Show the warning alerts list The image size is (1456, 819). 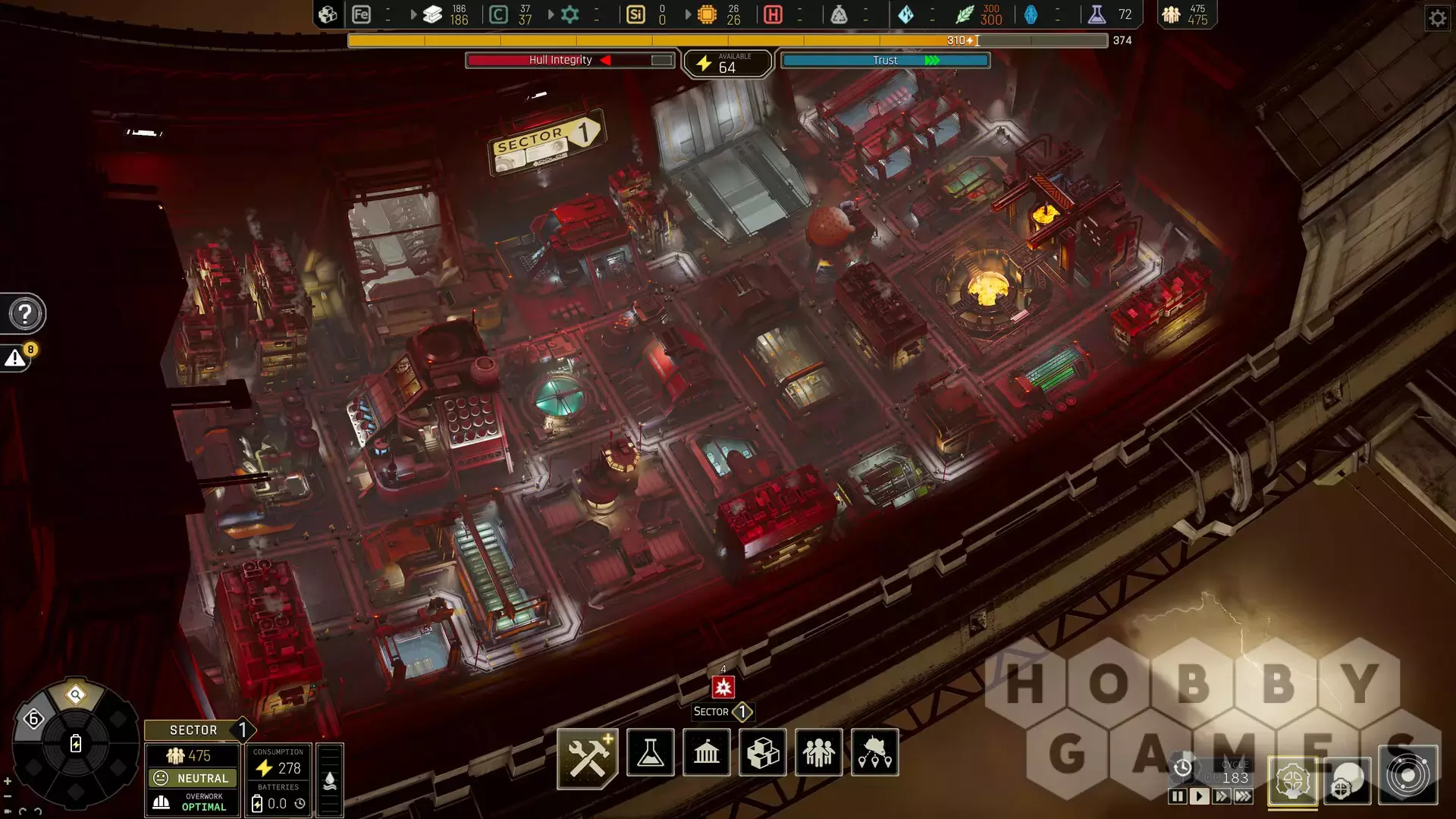click(x=16, y=359)
